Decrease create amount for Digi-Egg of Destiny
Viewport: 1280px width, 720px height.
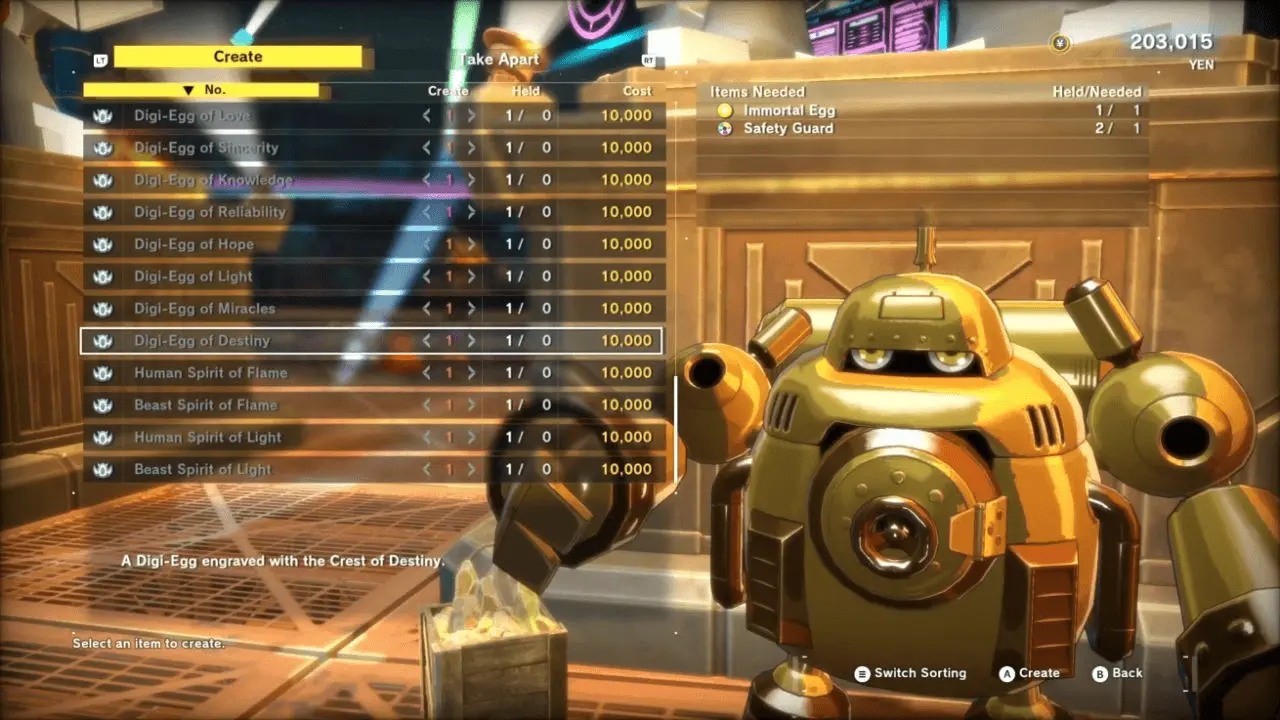[x=427, y=341]
